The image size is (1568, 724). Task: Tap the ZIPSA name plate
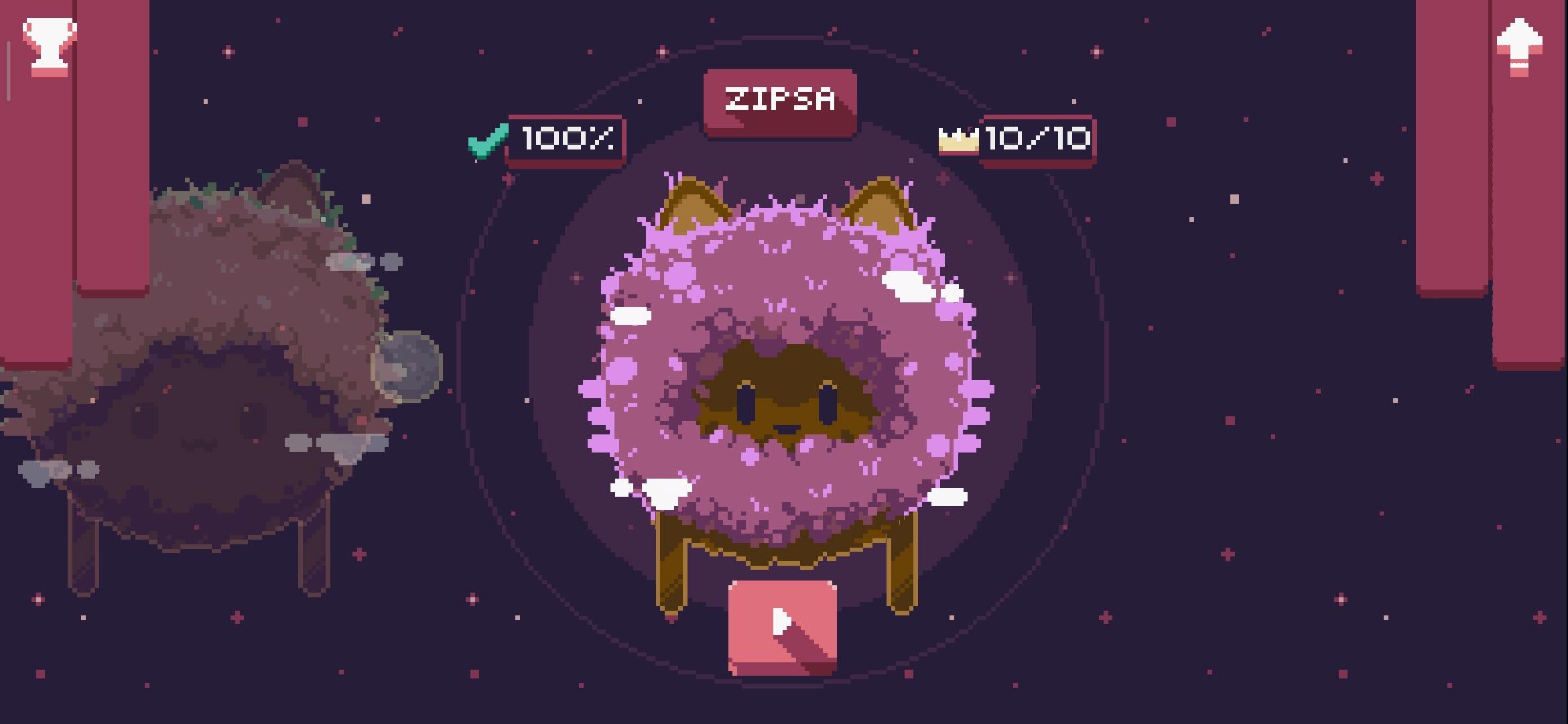point(779,99)
